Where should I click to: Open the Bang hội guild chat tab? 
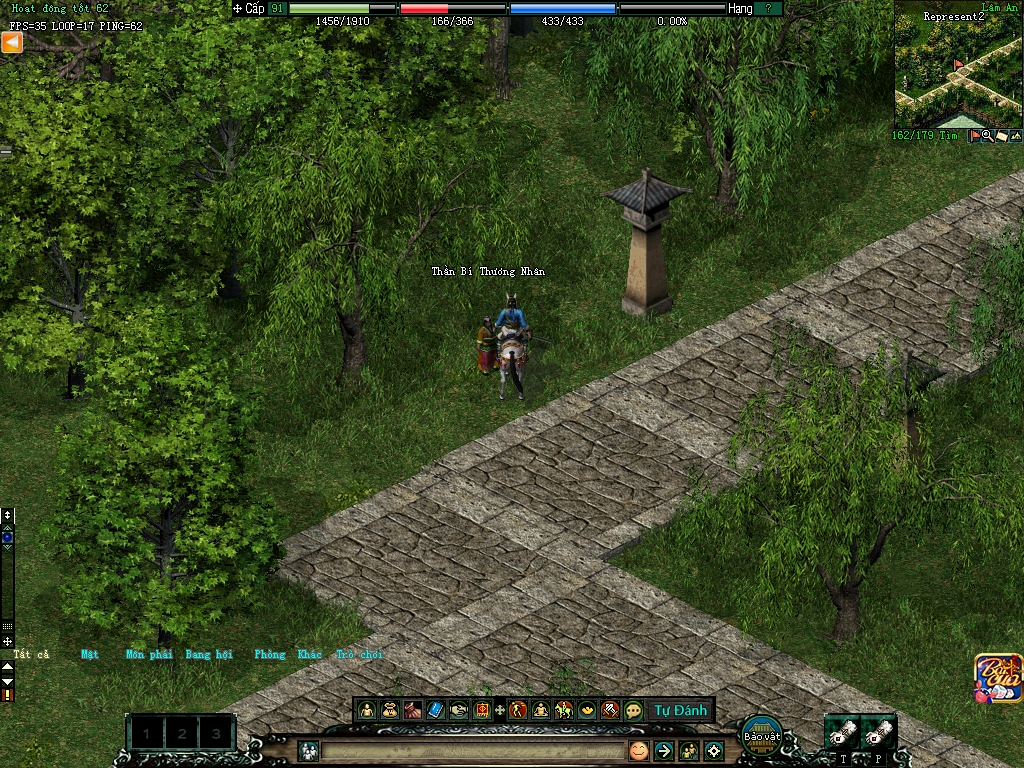209,654
